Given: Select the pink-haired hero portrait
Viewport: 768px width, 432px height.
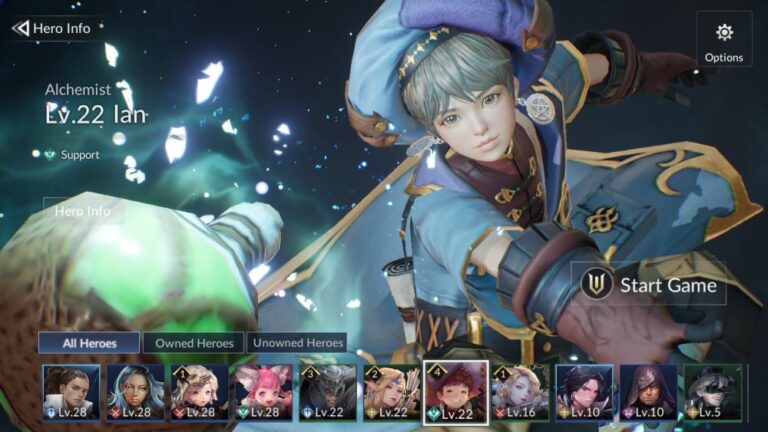Looking at the screenshot, I should pos(264,392).
